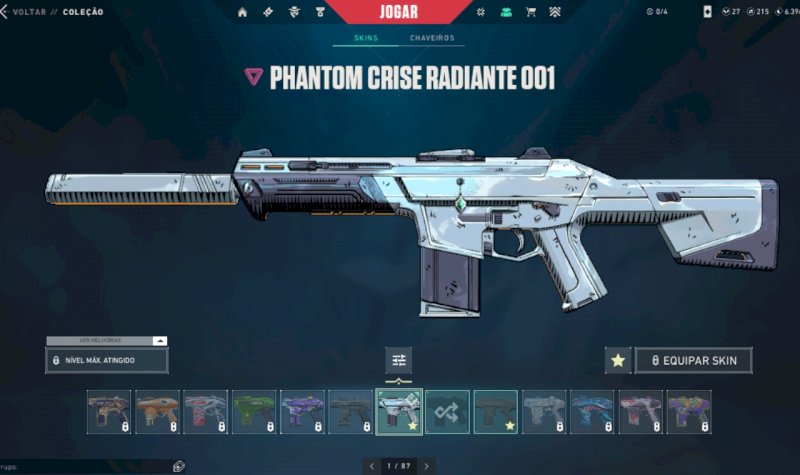
Task: Open the store cart icon
Action: pos(530,12)
